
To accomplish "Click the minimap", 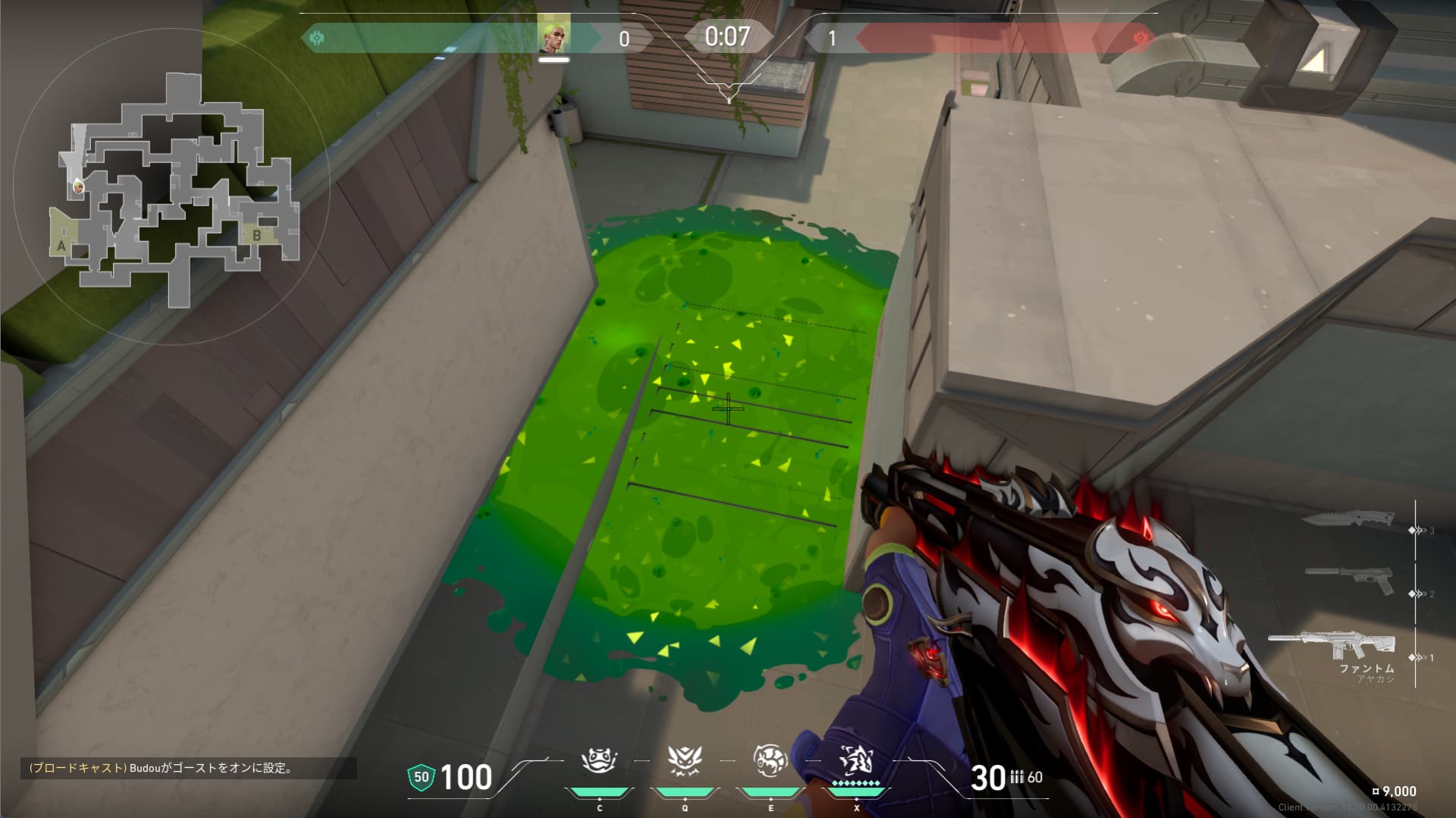I will coord(176,190).
